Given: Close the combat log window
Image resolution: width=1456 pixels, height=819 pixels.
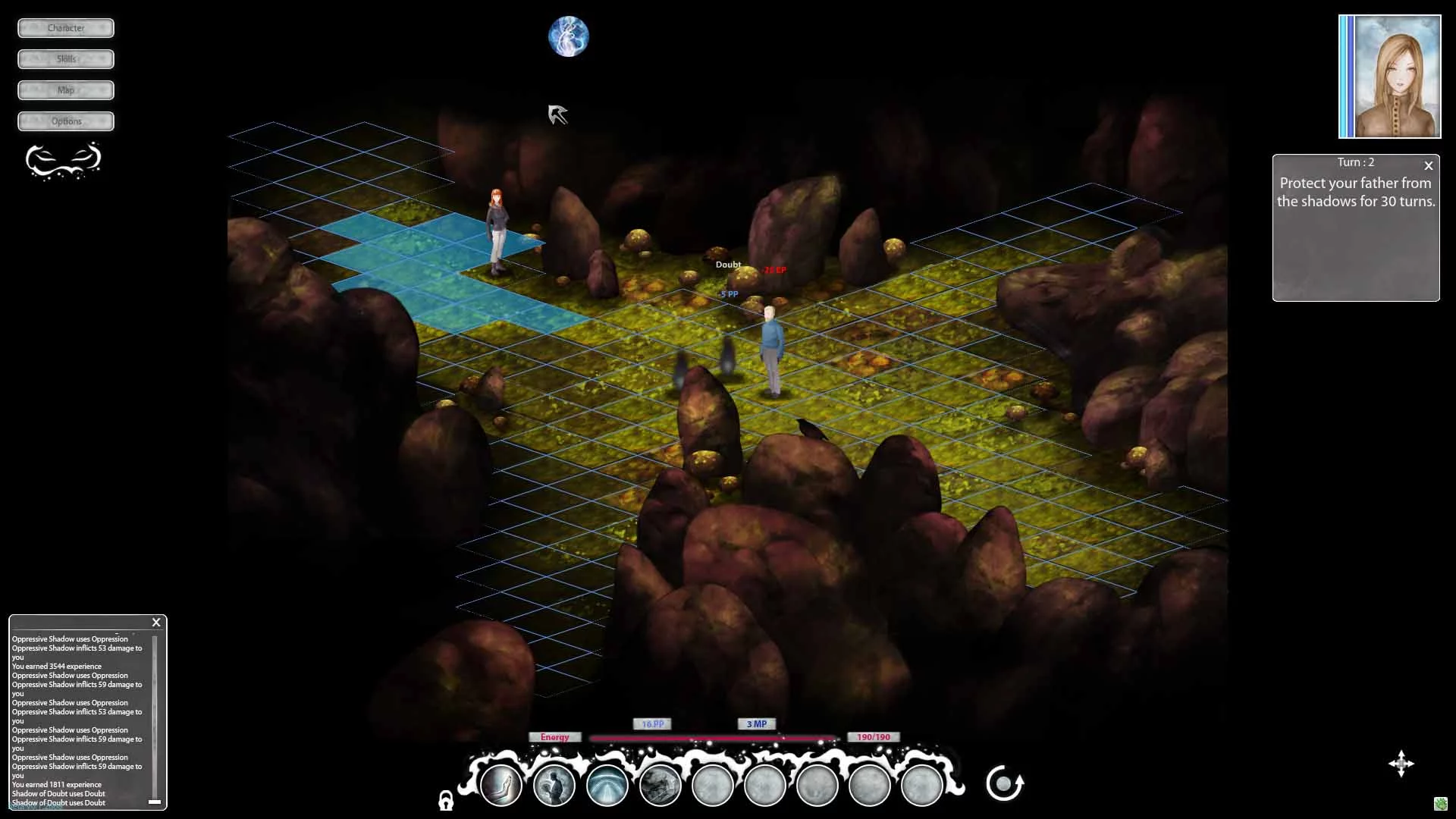Looking at the screenshot, I should [156, 623].
